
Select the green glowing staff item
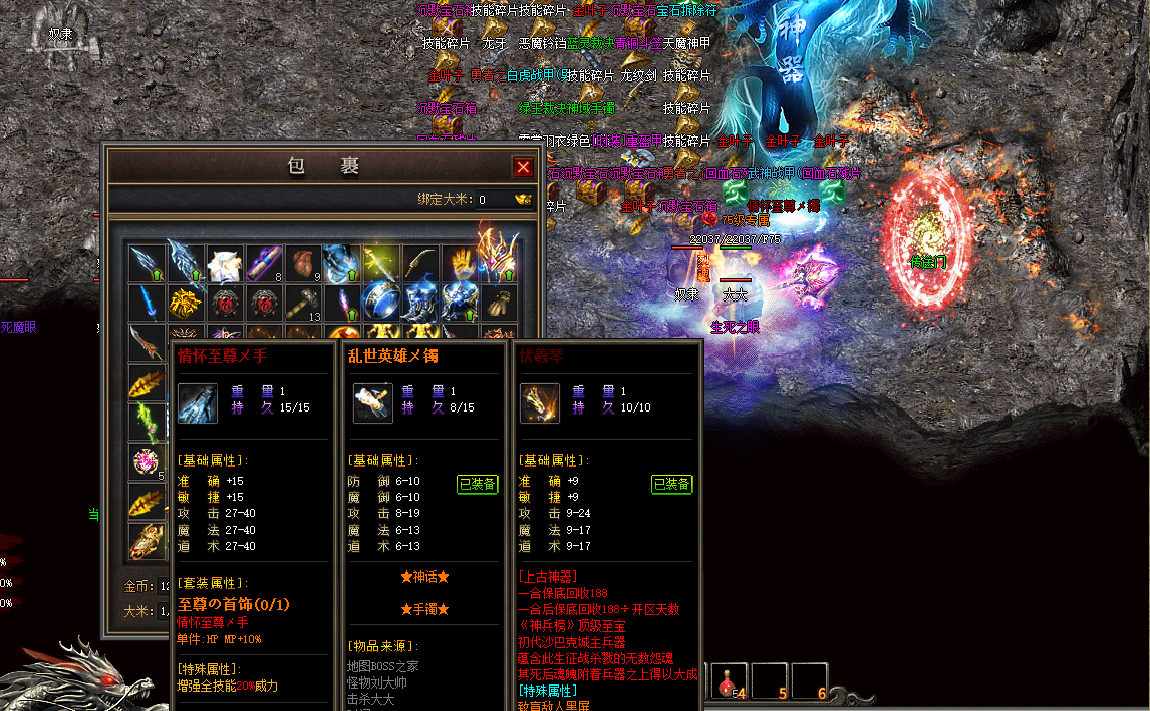[147, 421]
